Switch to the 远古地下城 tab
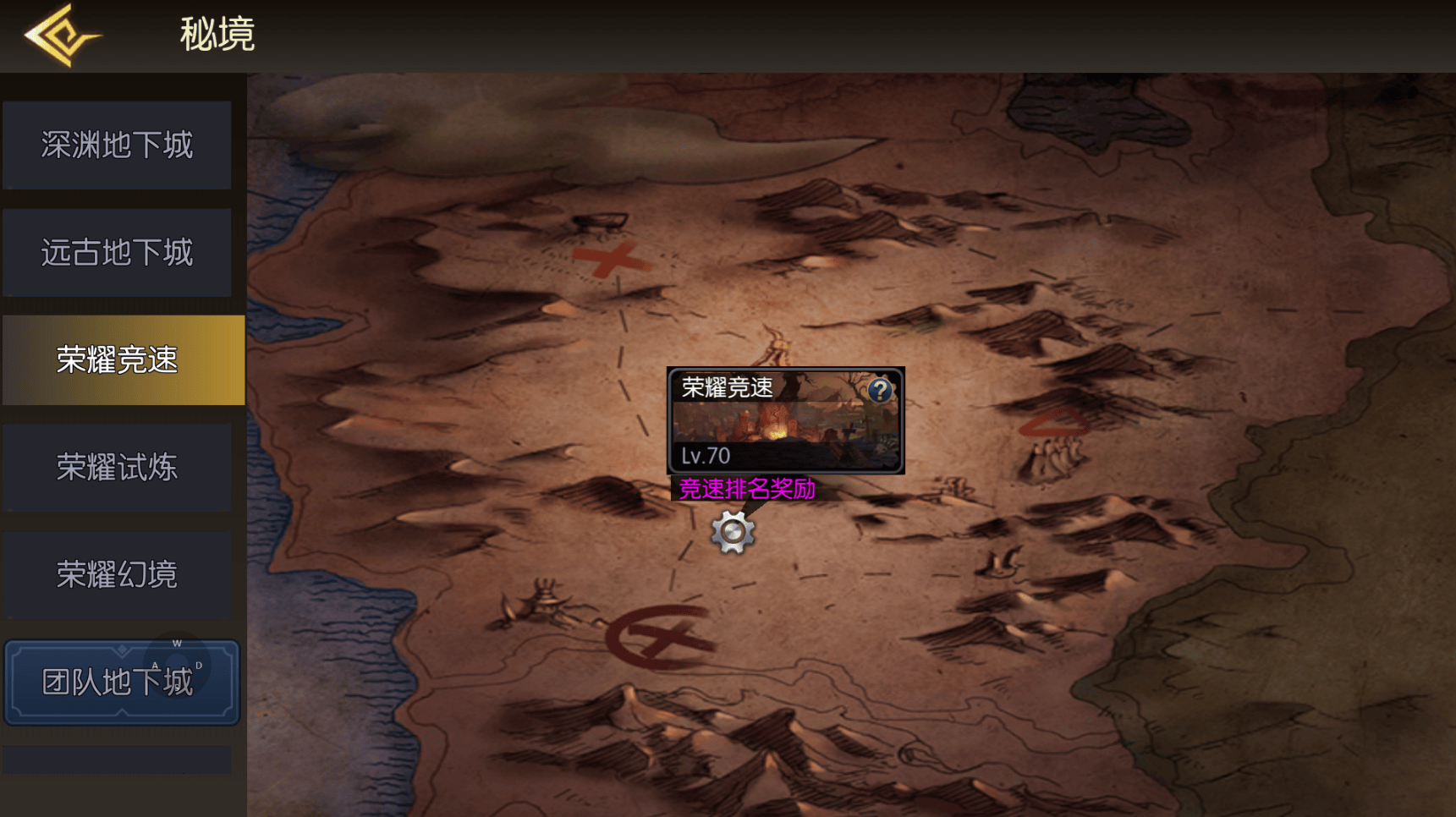 coord(117,253)
